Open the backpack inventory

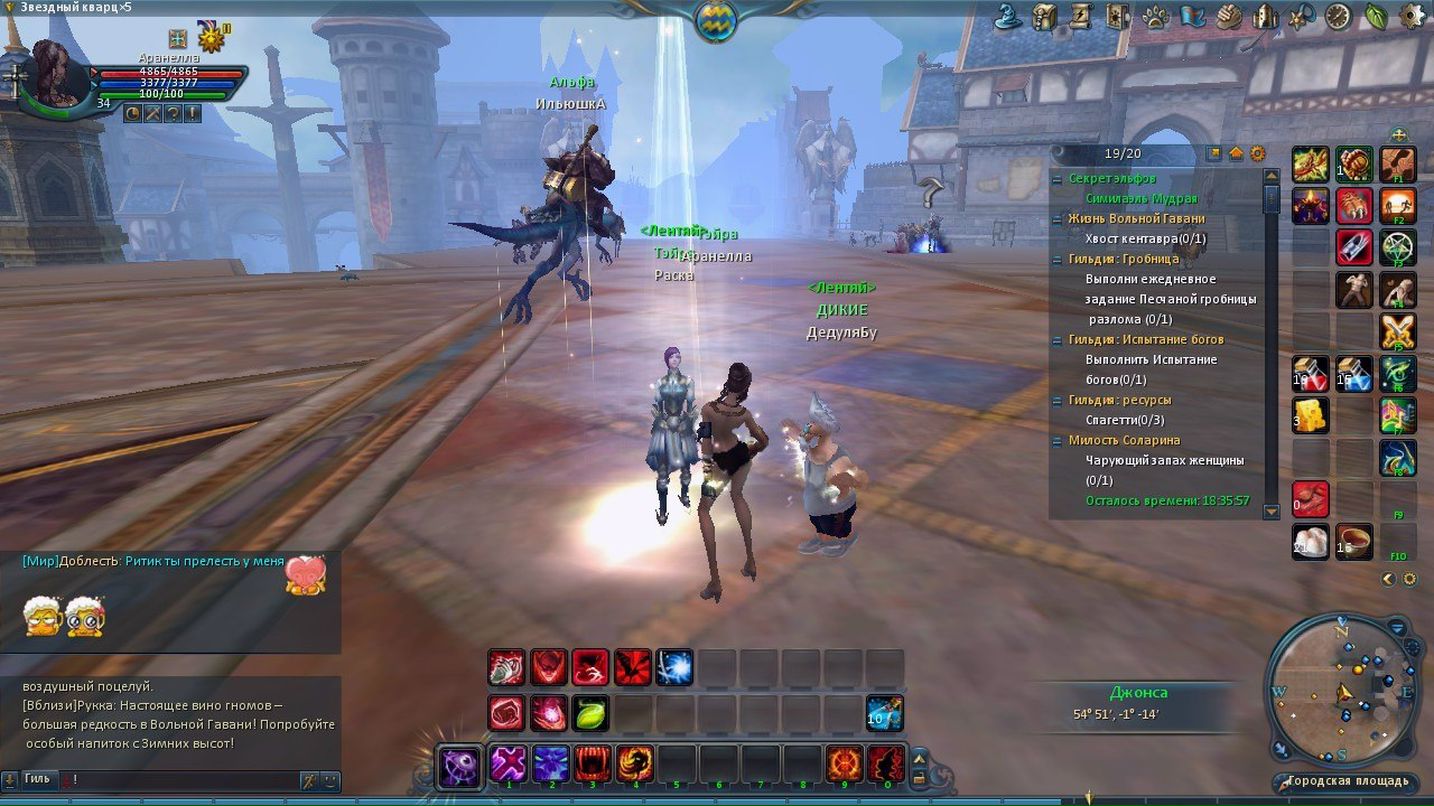coord(1045,17)
